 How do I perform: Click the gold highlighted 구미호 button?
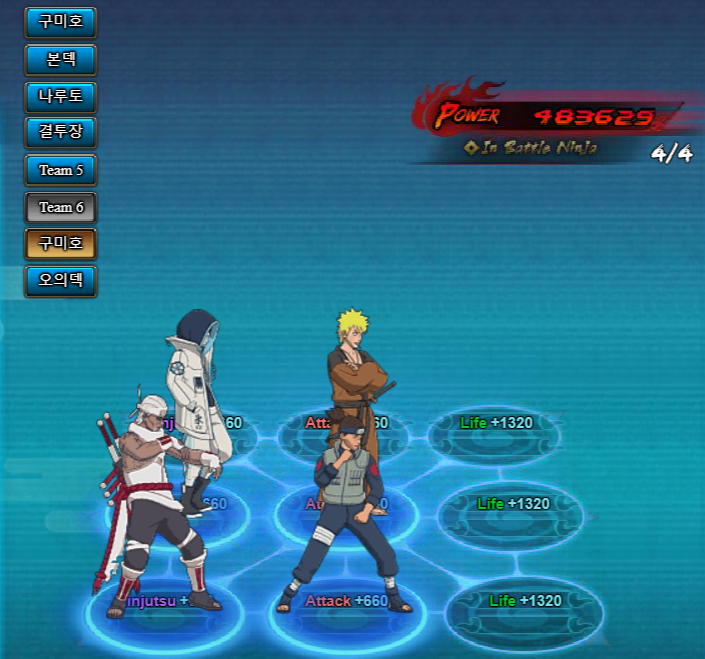coord(60,244)
